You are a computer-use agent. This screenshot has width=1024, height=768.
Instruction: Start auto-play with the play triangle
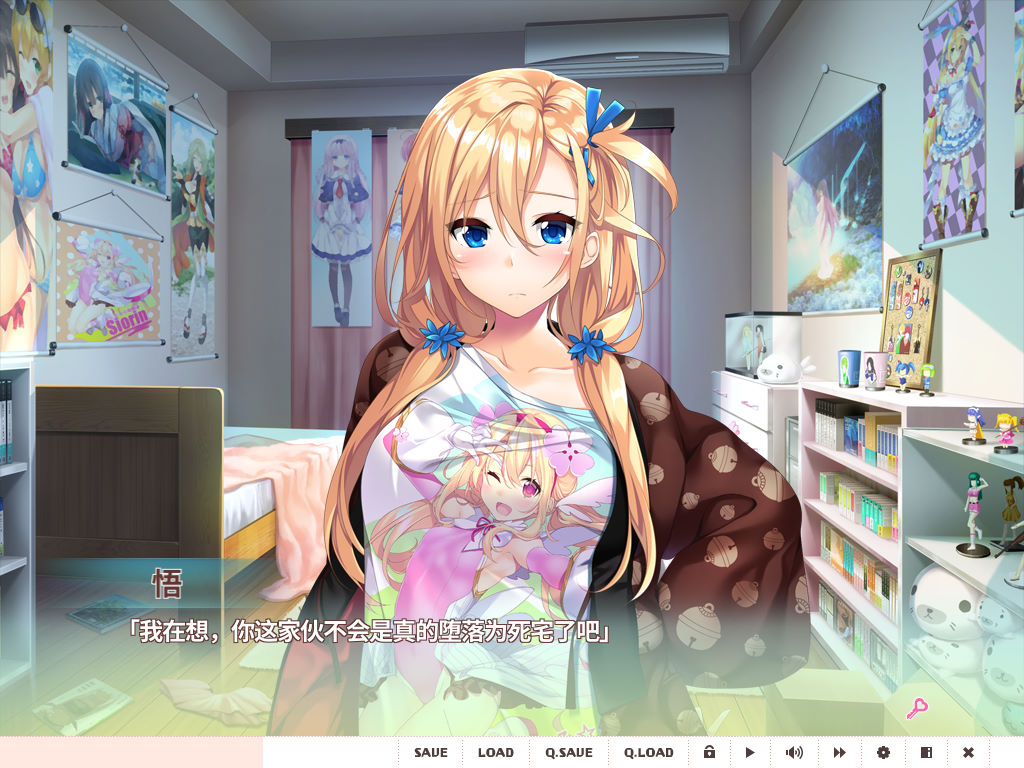750,752
